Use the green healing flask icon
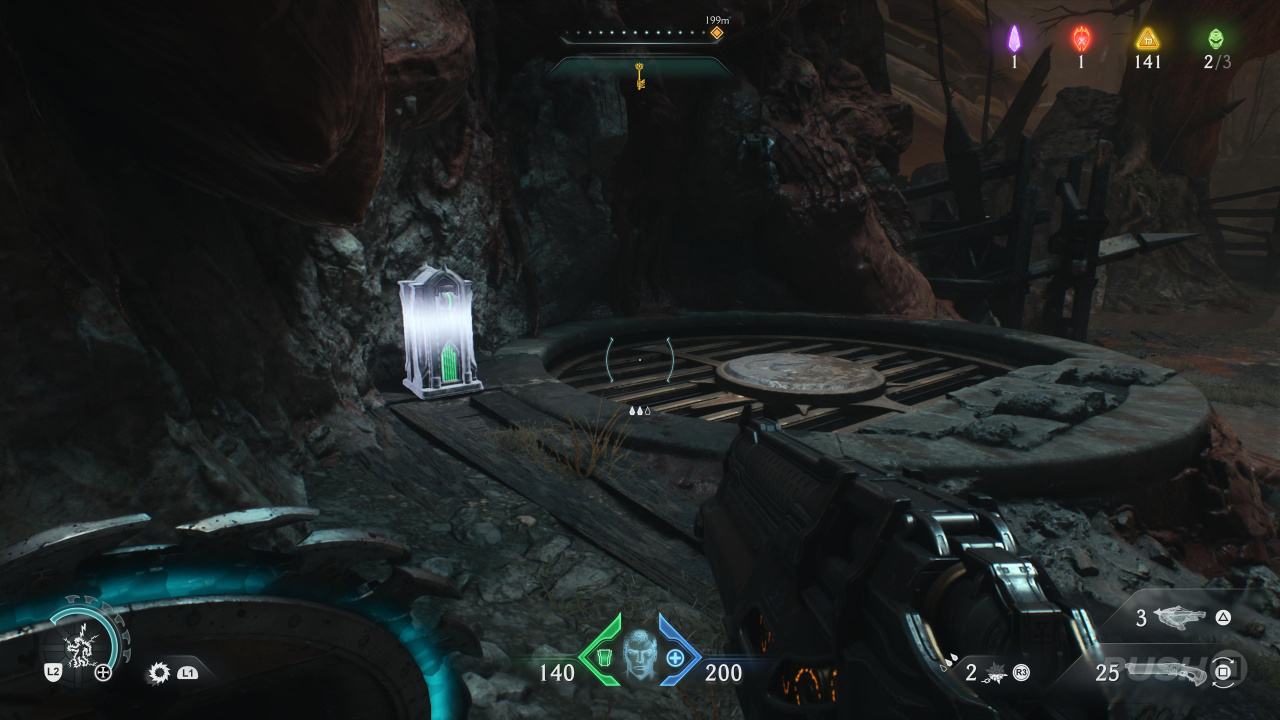This screenshot has height=720, width=1280. coord(604,658)
